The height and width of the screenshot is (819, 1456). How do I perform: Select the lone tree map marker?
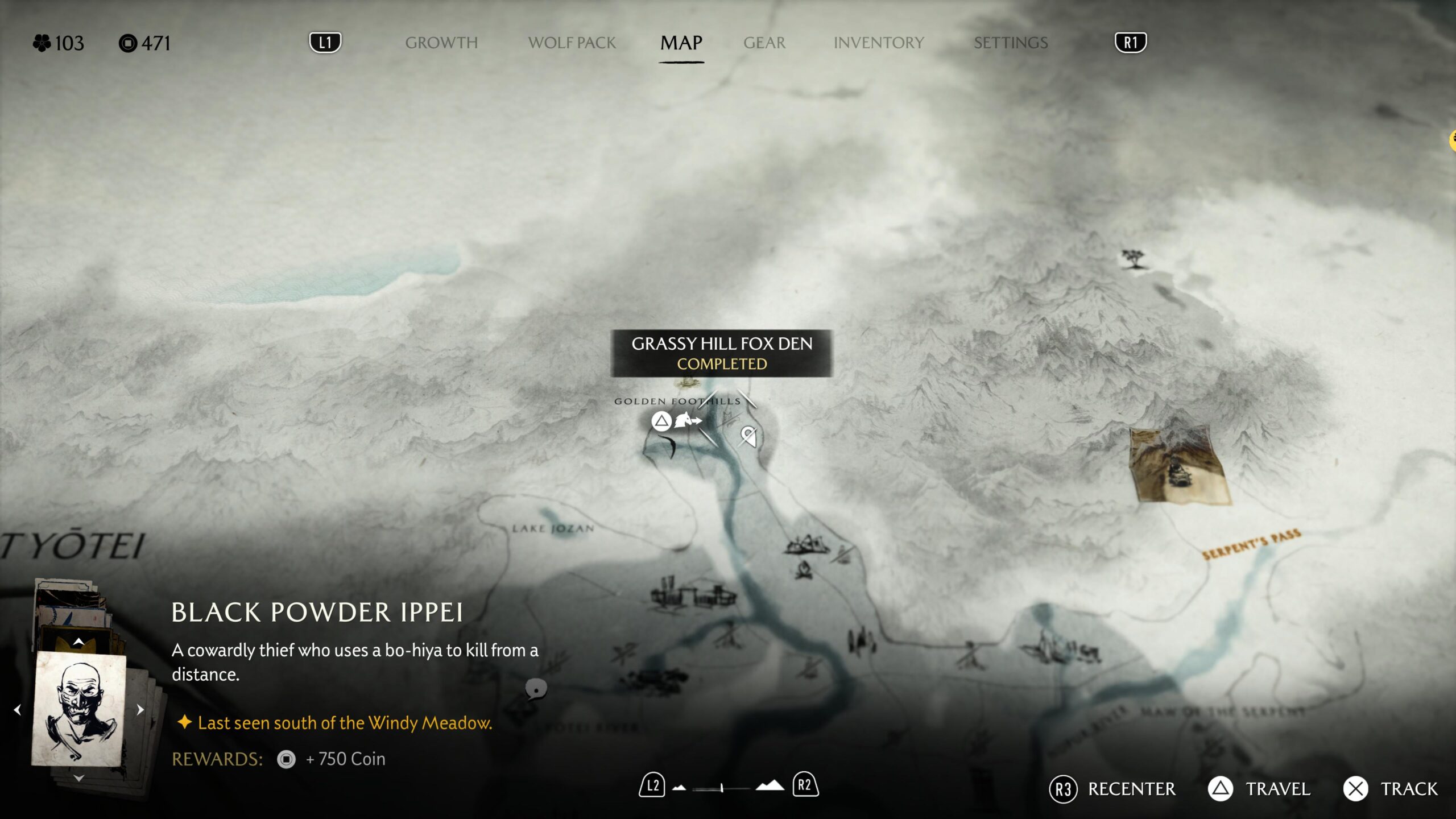[1133, 259]
